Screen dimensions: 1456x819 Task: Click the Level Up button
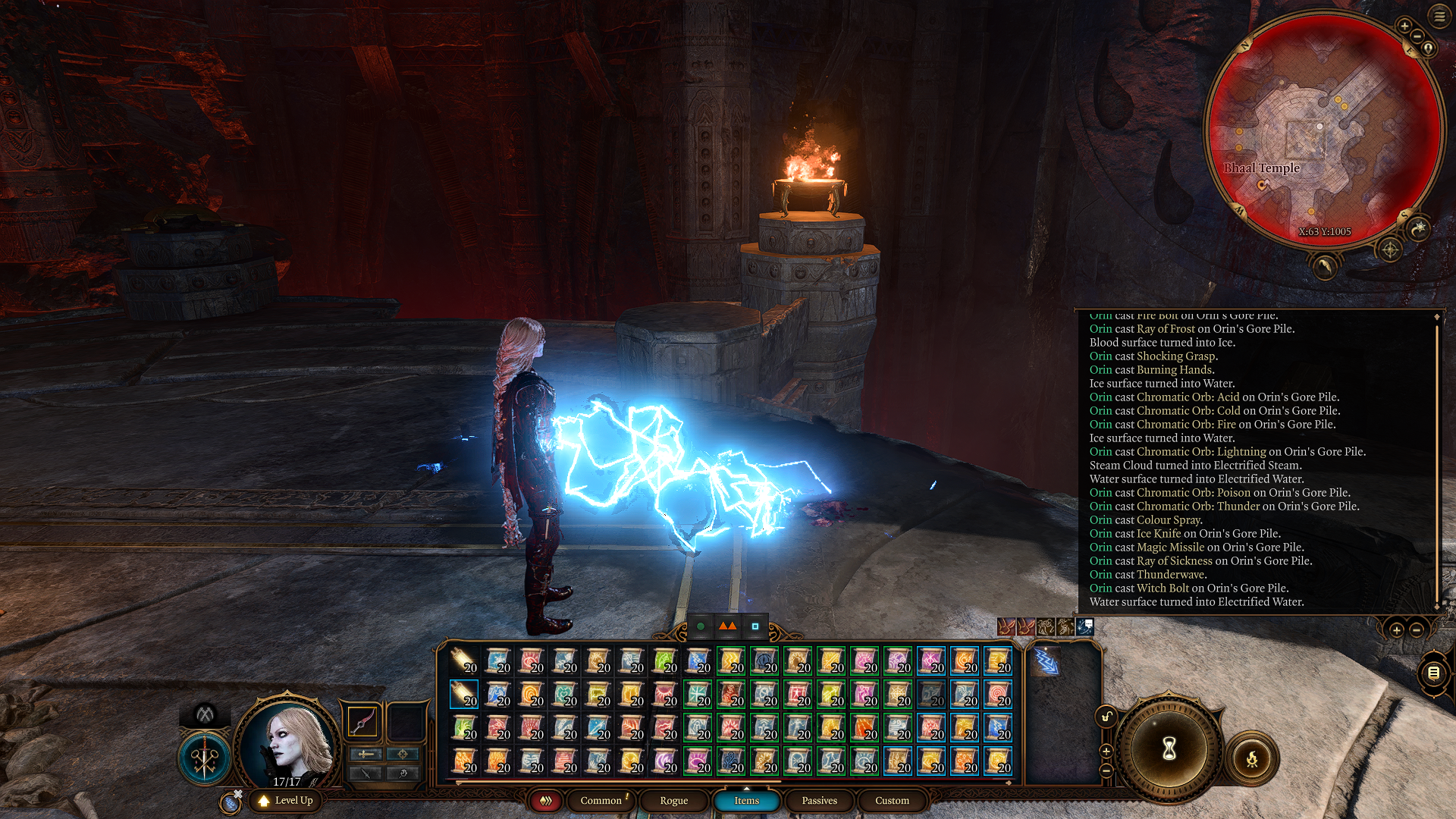(x=286, y=801)
